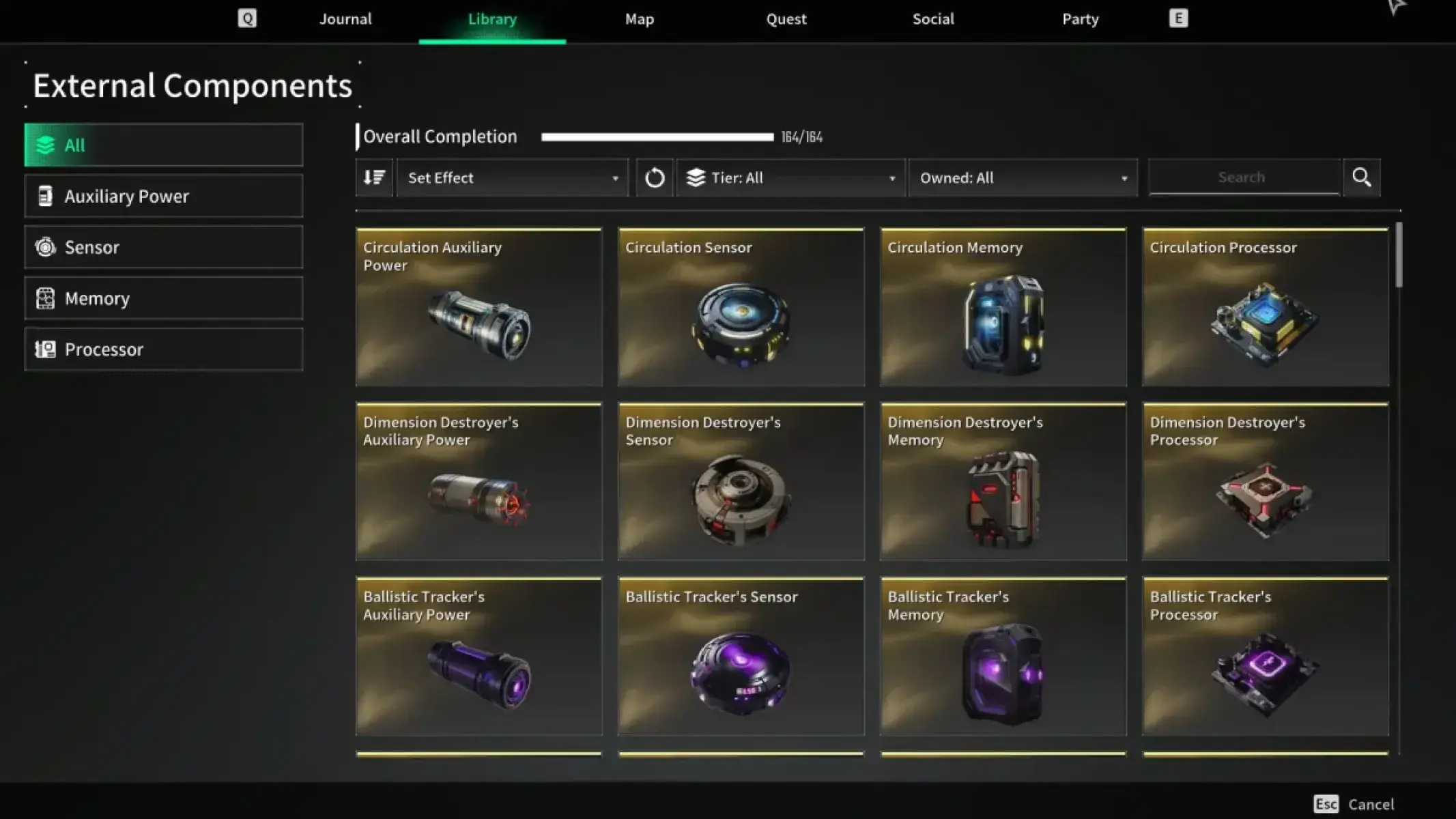Toggle the All filter selection
The image size is (1456, 819).
[164, 145]
